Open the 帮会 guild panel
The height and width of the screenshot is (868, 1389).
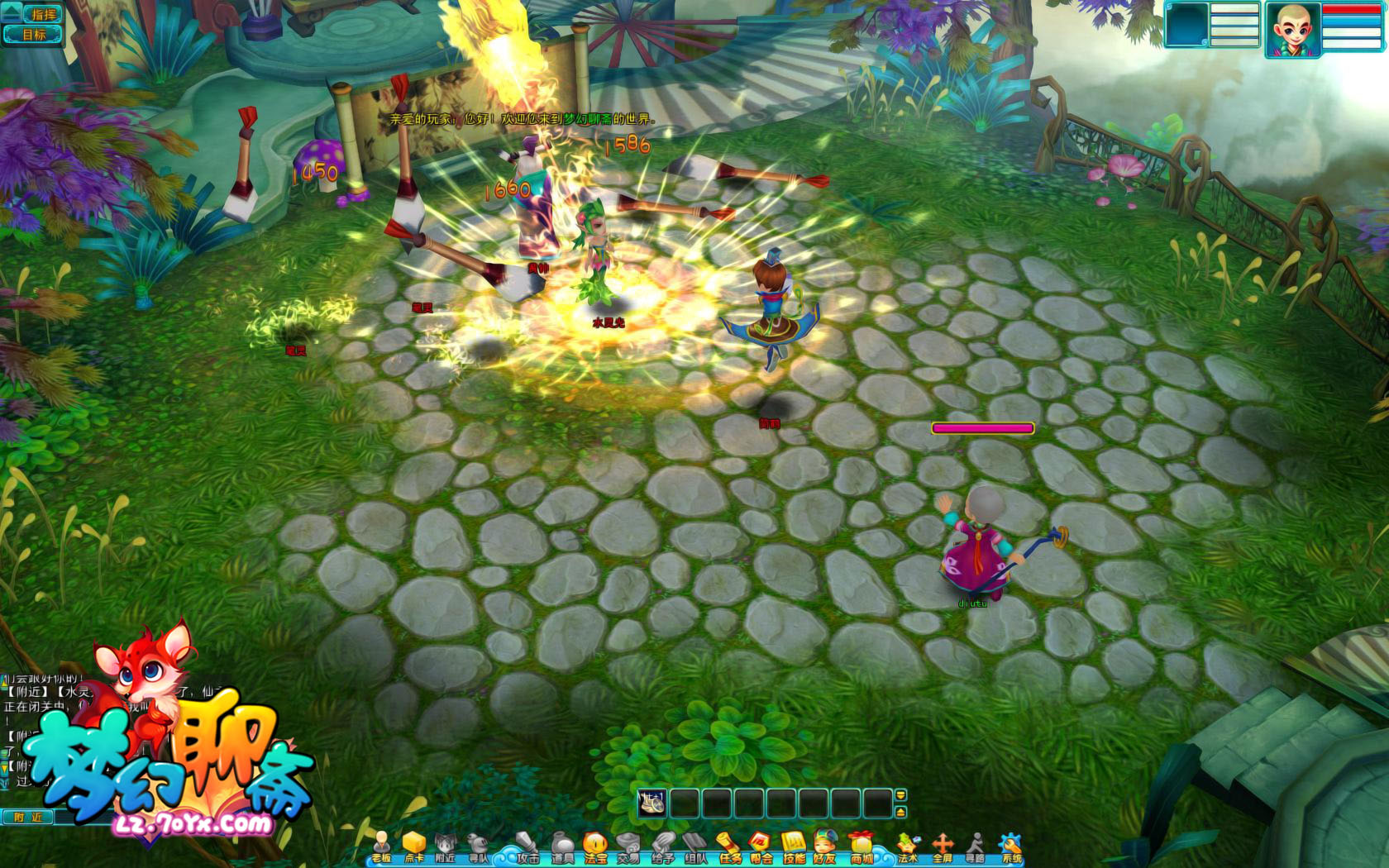click(x=761, y=847)
